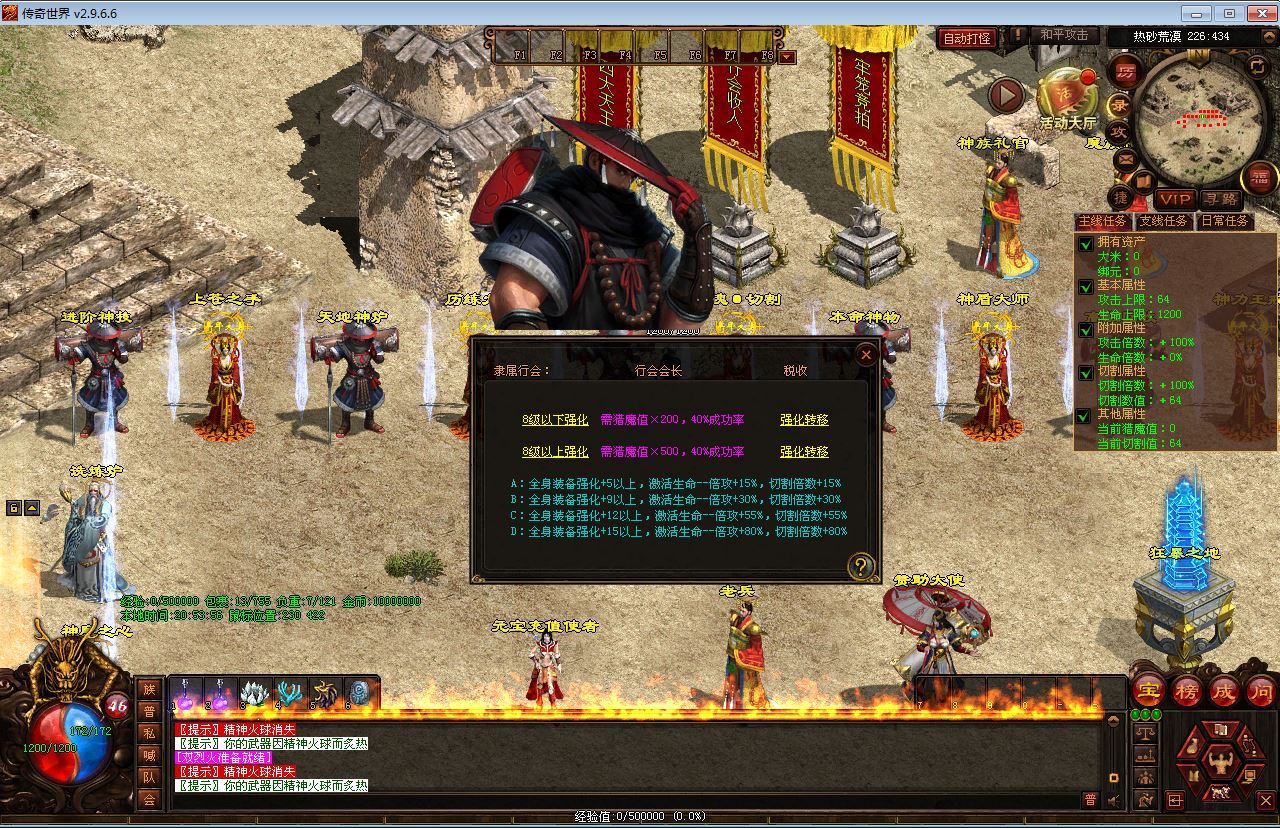1280x828 pixels.
Task: Choose the 8级以上强化 option
Action: (555, 452)
